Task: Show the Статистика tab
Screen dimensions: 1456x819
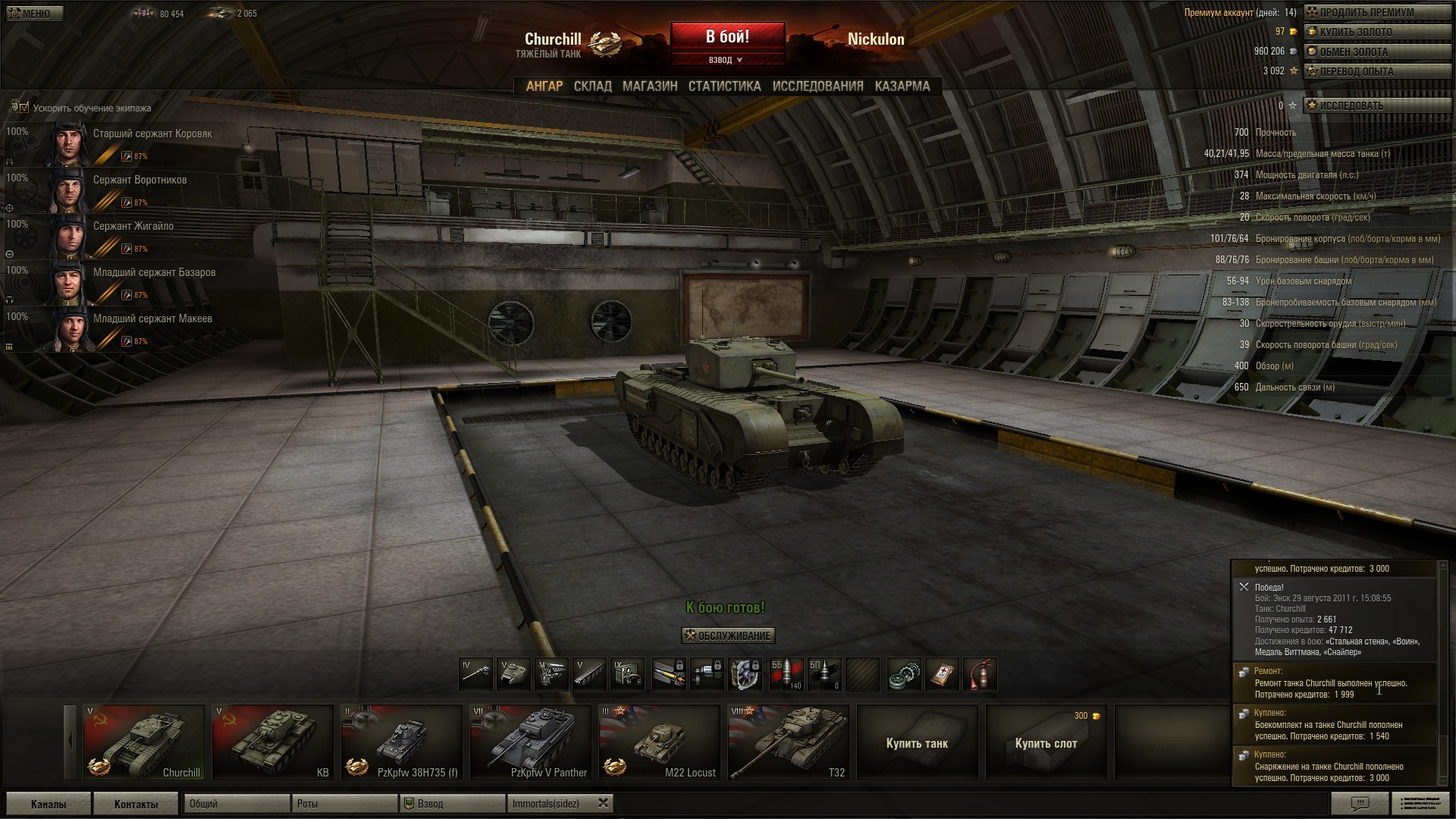Action: point(724,86)
